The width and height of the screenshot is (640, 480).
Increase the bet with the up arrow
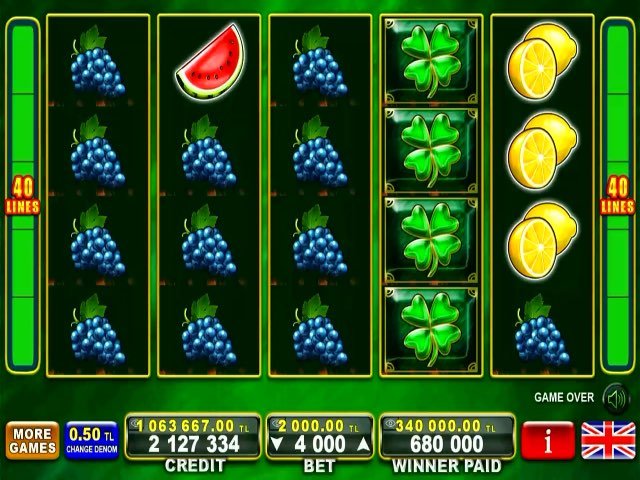click(x=363, y=444)
